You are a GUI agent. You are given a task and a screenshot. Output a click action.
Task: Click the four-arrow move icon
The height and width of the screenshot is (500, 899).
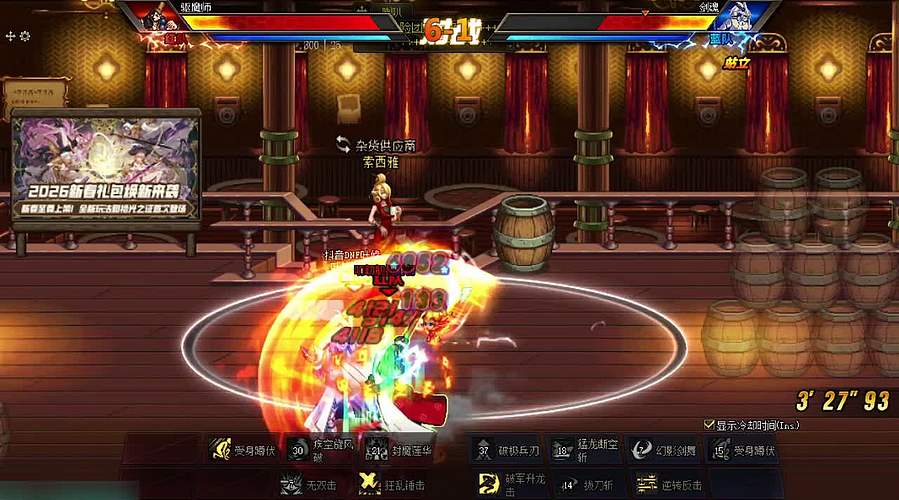10,36
